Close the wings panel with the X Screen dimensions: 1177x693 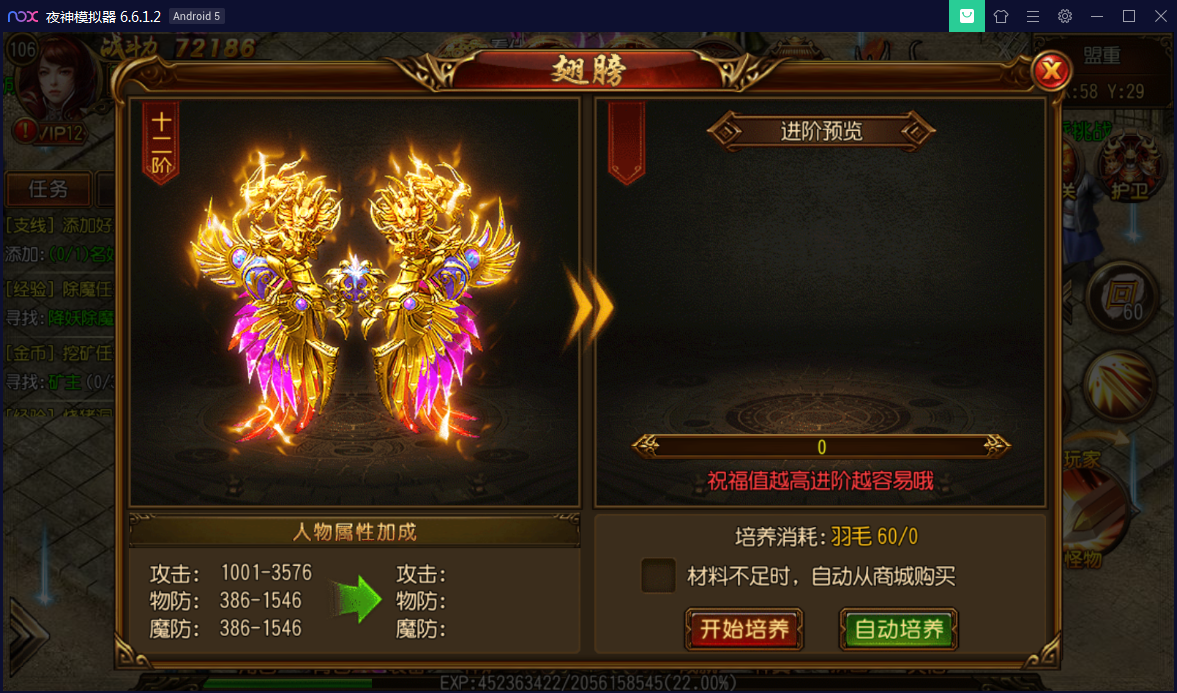[1051, 71]
